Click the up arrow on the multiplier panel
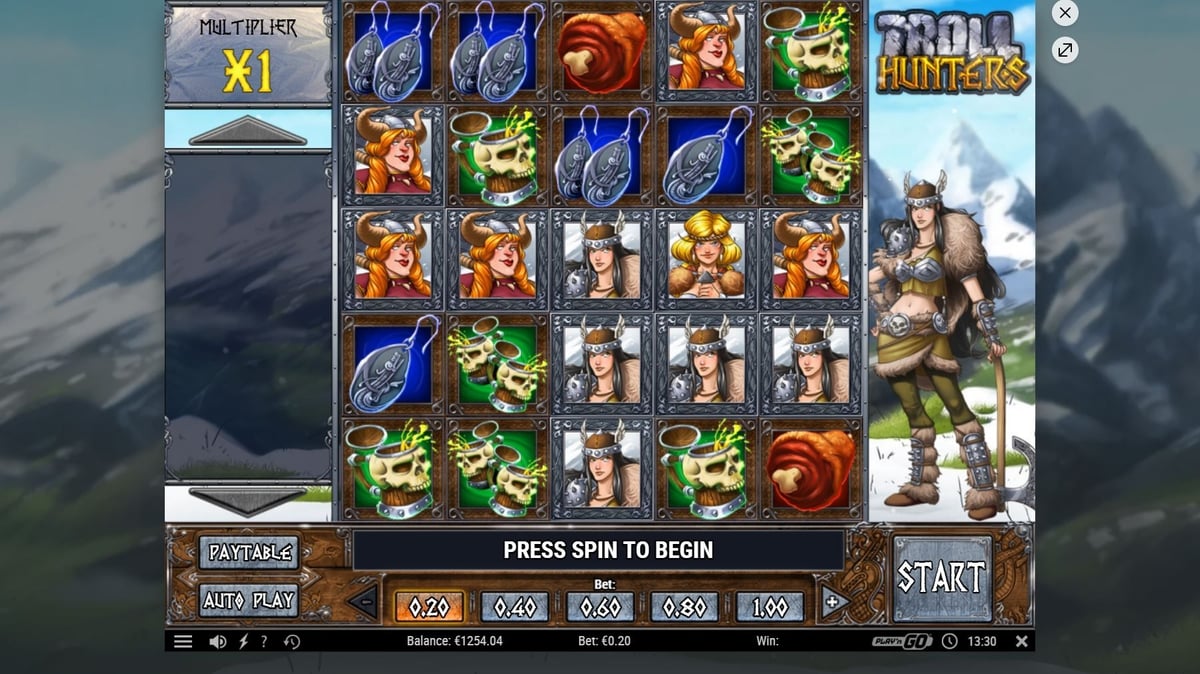This screenshot has height=674, width=1200. 247,131
